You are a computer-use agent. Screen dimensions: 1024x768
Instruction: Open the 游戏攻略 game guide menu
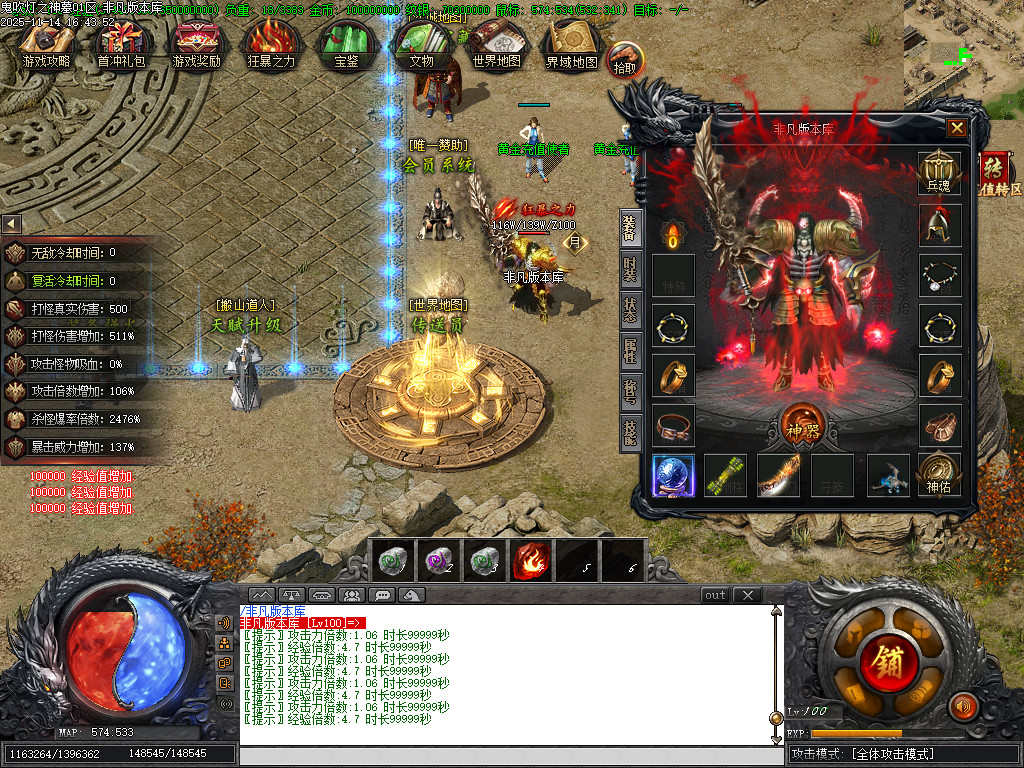click(x=47, y=45)
